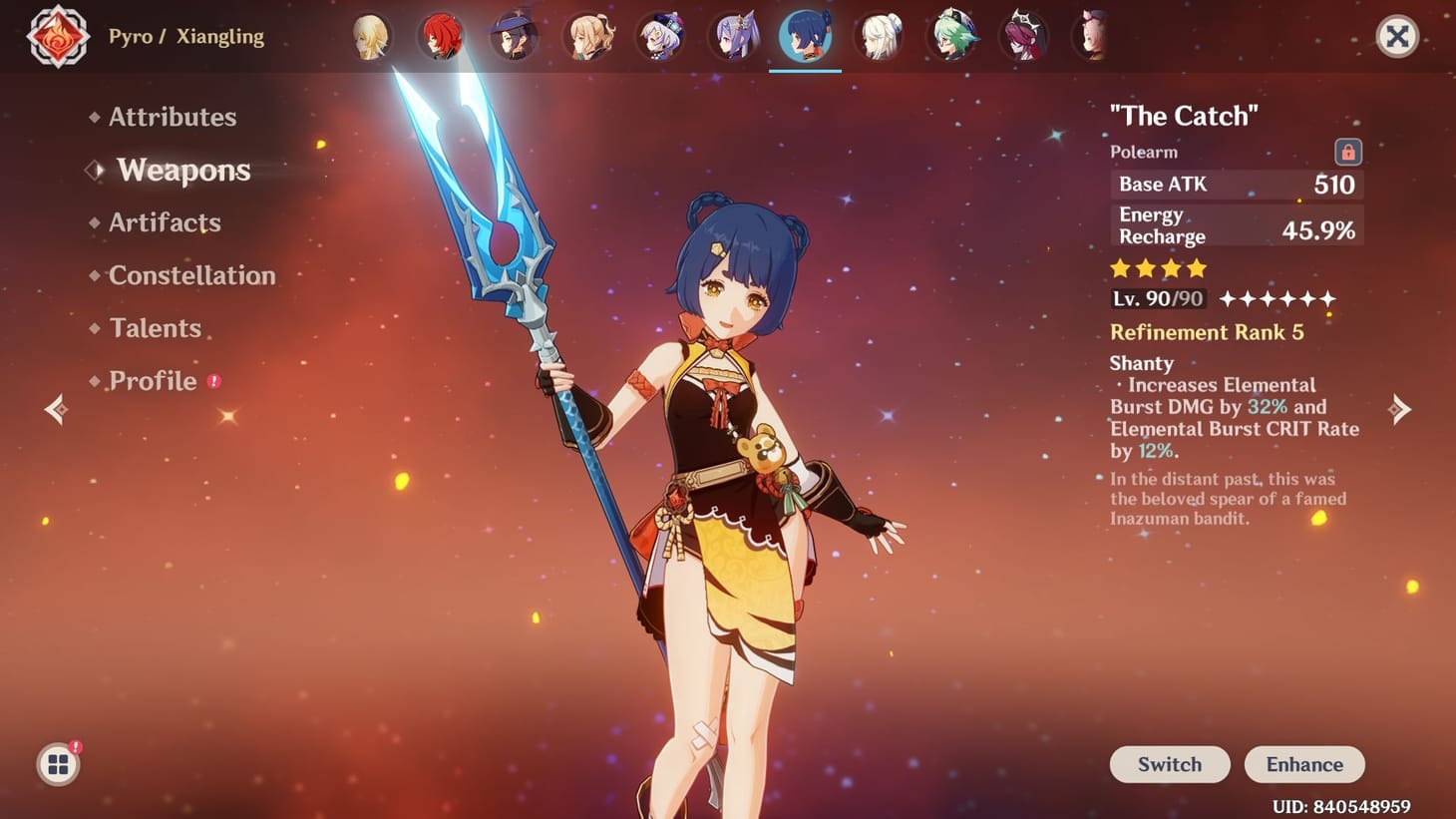The image size is (1456, 819).
Task: Select the red-haired Diluc portrait icon
Action: (441, 35)
